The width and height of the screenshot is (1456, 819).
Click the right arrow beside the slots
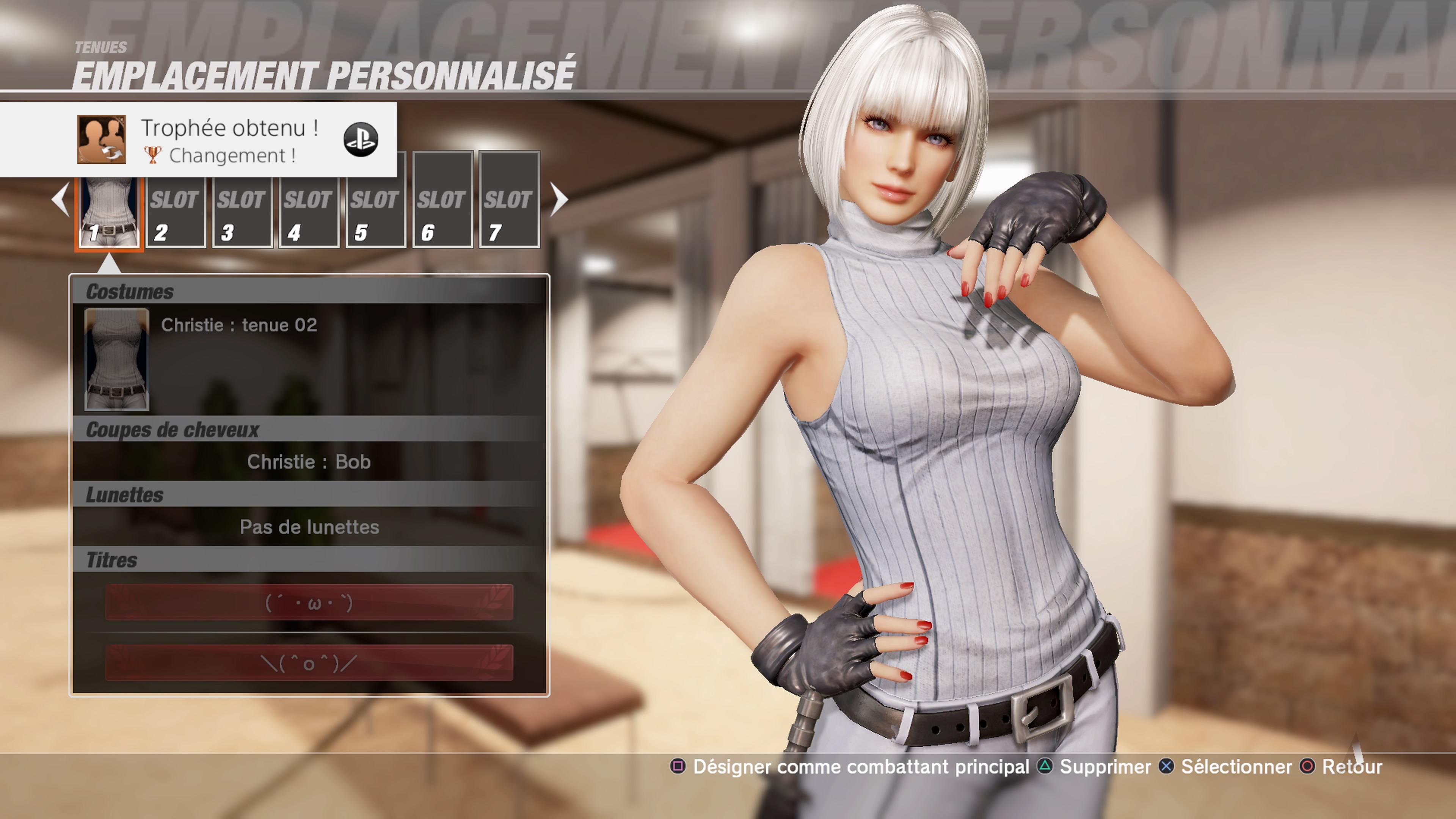(x=559, y=199)
